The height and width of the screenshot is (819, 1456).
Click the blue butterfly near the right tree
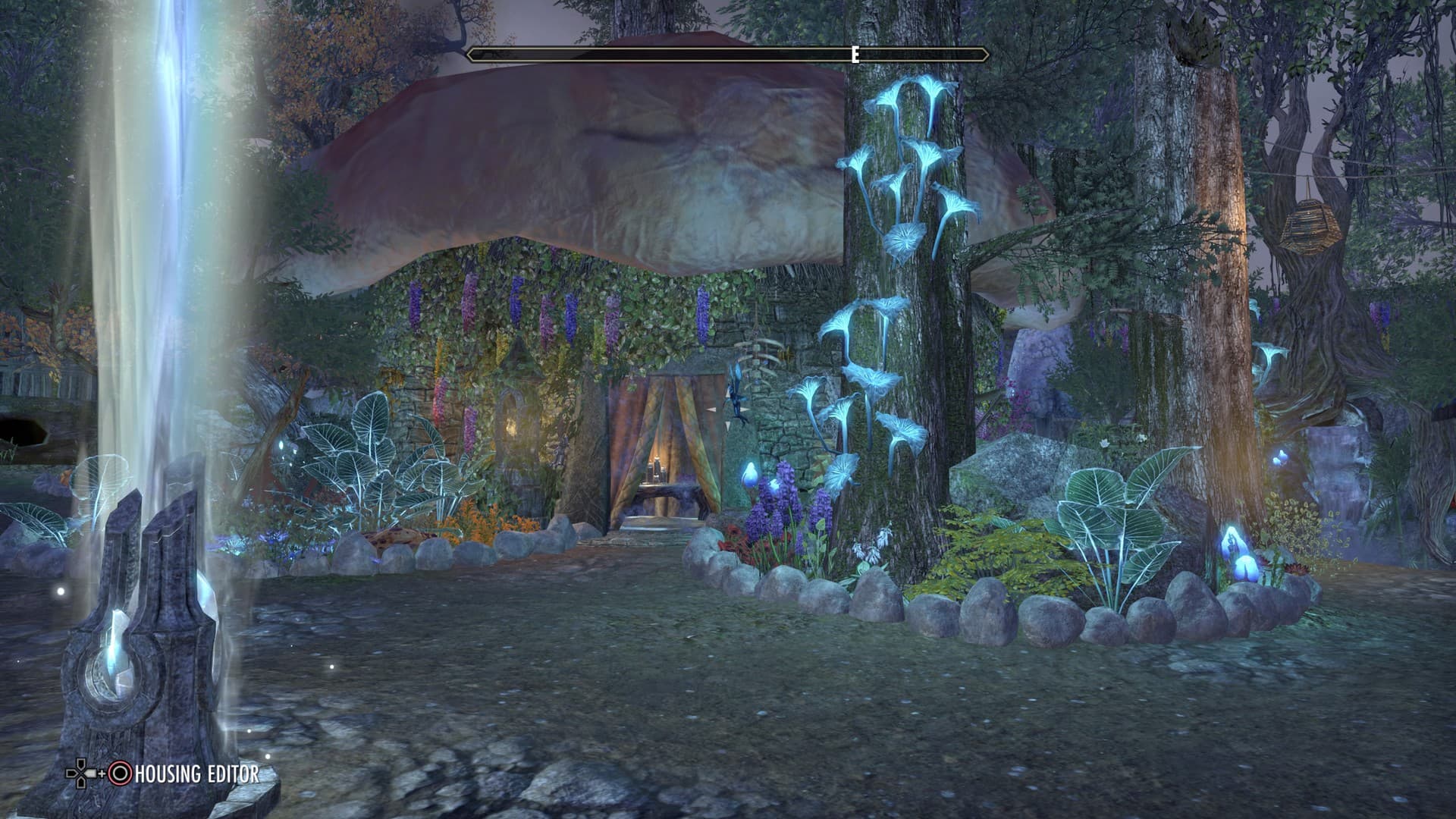pos(1282,457)
